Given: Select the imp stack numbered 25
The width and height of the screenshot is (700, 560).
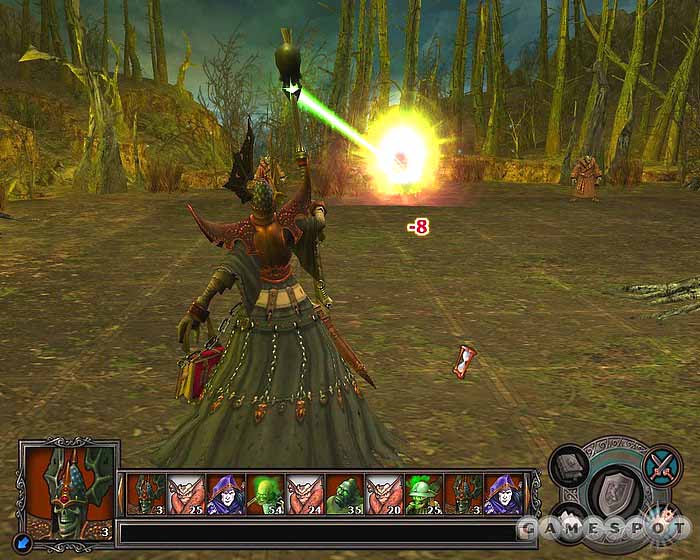Looking at the screenshot, I should pos(185,494).
